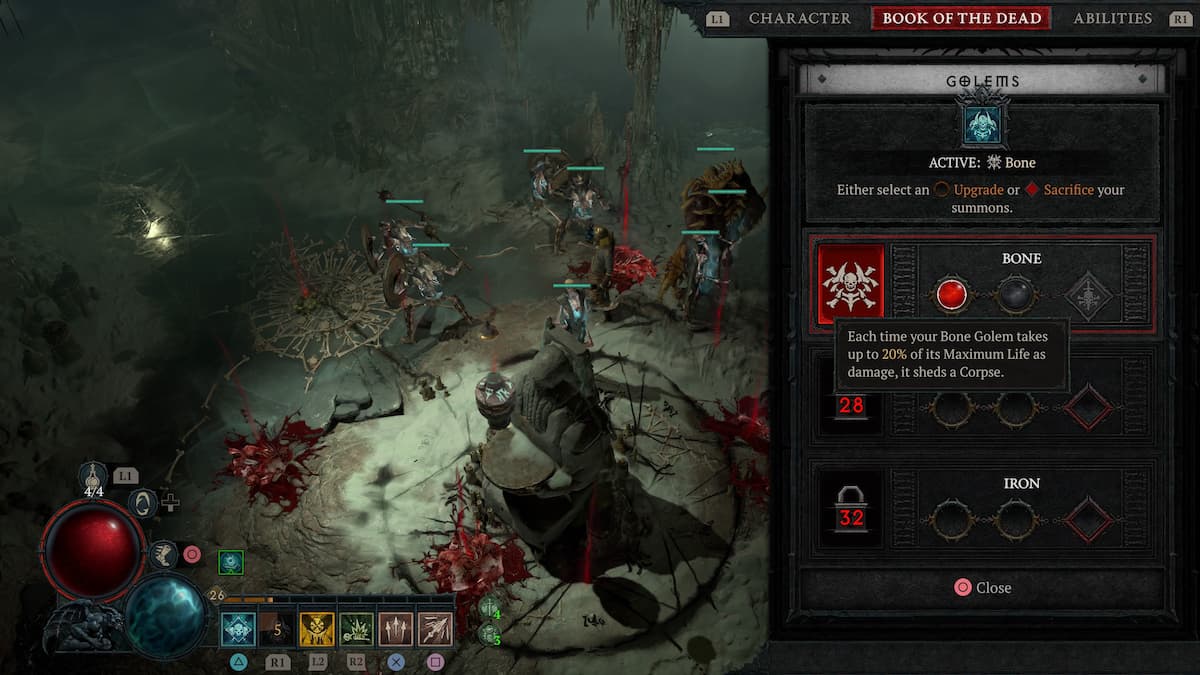Use the three bone spikes skill
1200x675 pixels.
396,630
